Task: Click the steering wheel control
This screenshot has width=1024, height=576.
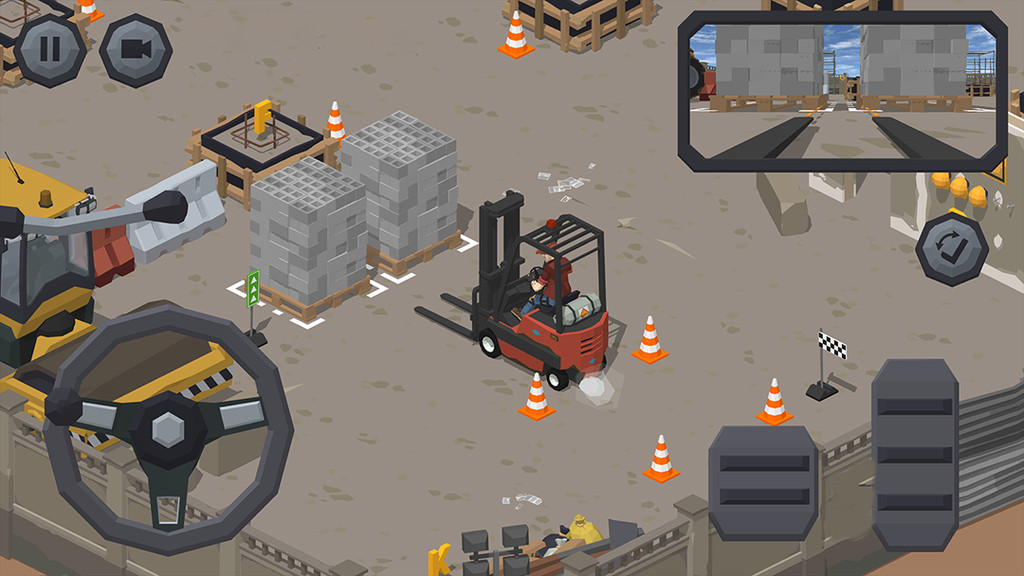Action: 168,429
